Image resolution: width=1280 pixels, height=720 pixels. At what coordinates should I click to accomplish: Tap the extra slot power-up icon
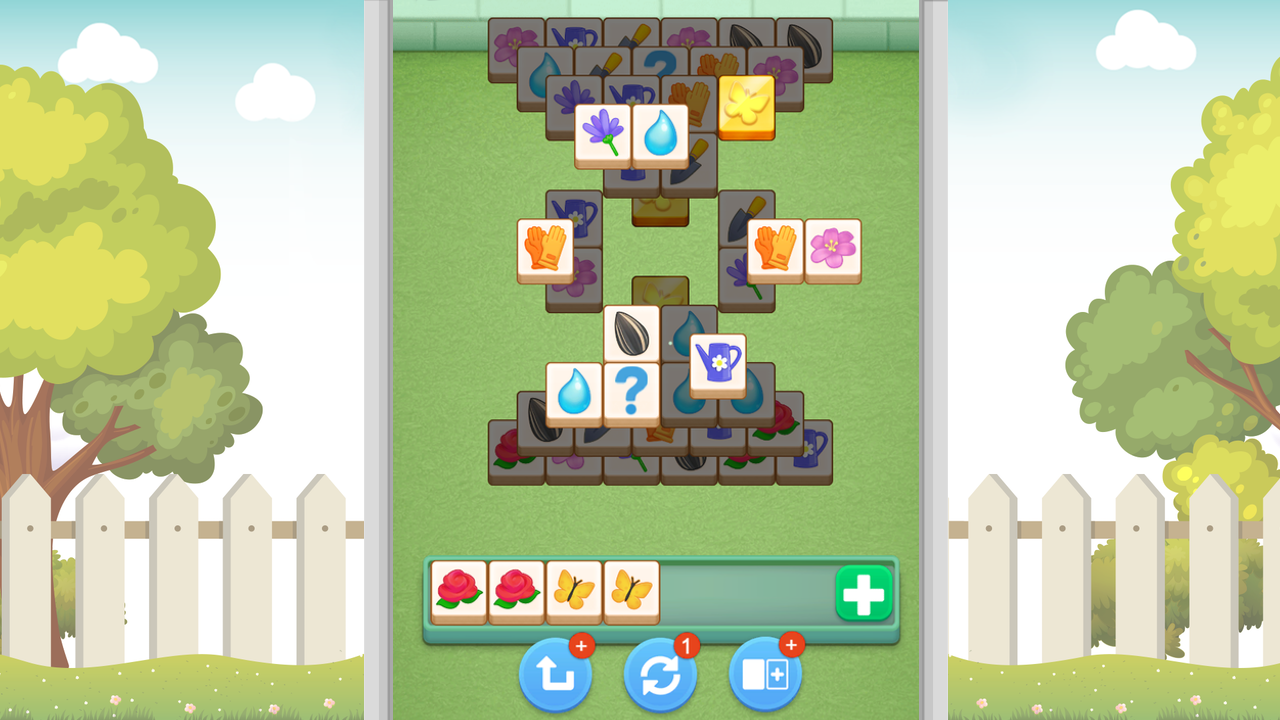[764, 676]
